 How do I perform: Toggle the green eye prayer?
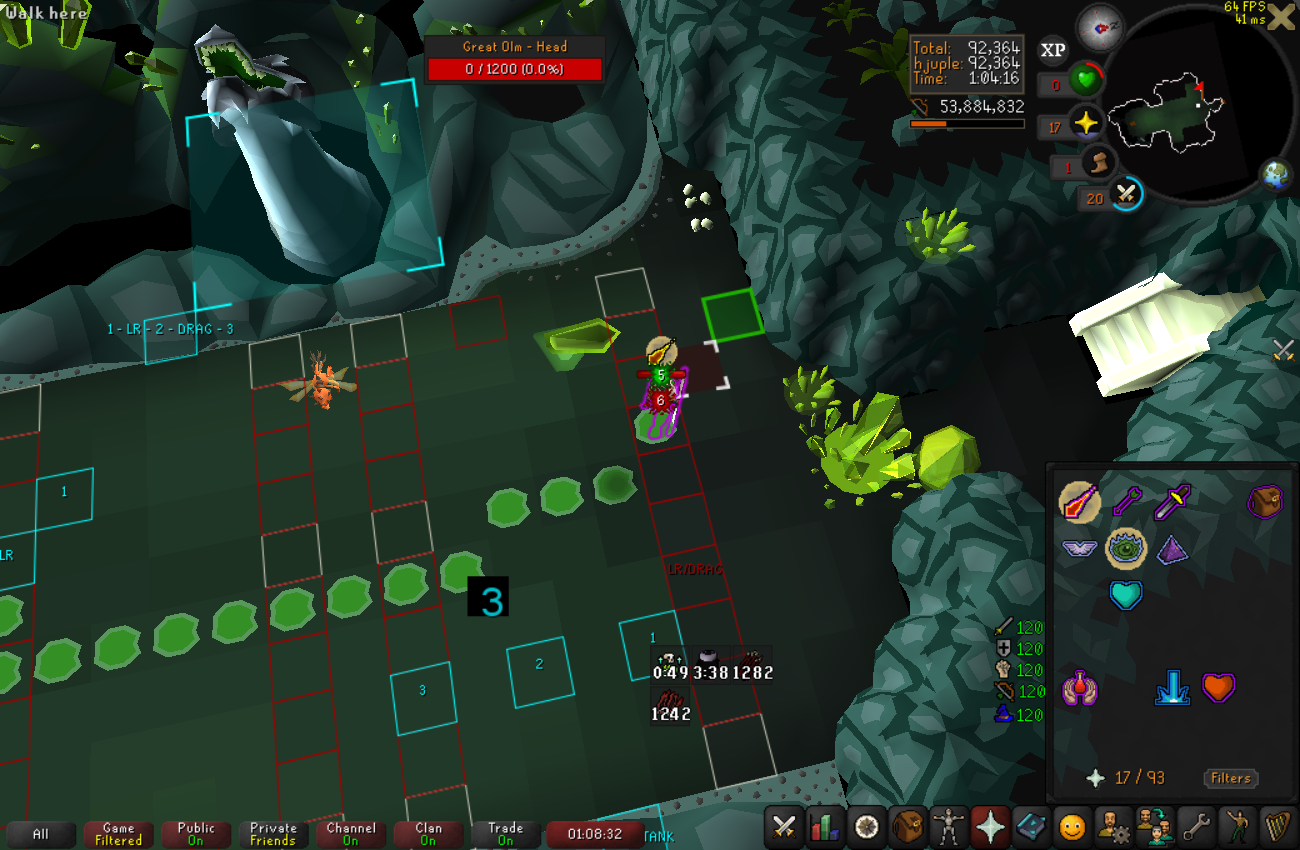(x=1126, y=547)
